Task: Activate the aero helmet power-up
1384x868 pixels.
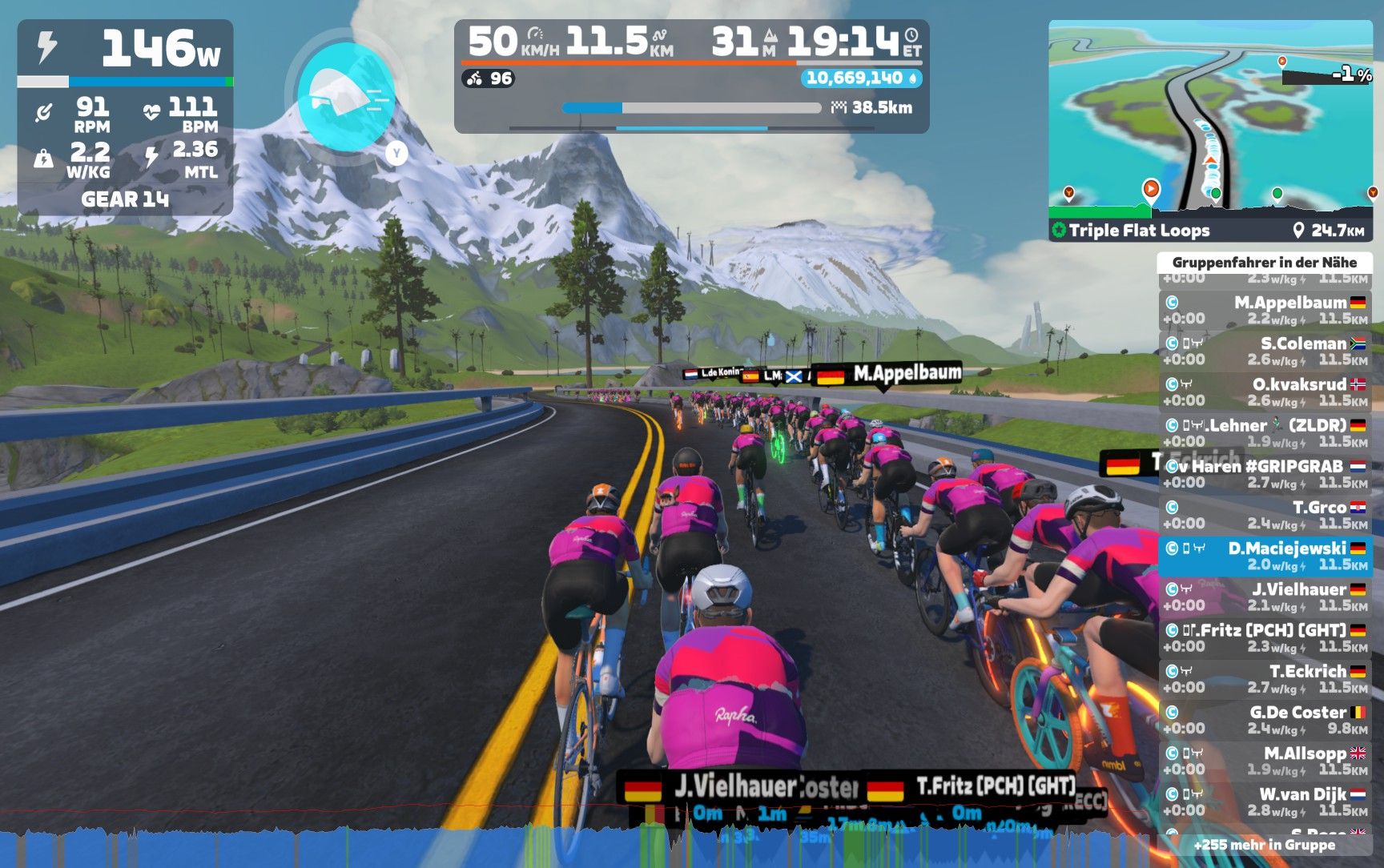Action: pyautogui.click(x=345, y=96)
